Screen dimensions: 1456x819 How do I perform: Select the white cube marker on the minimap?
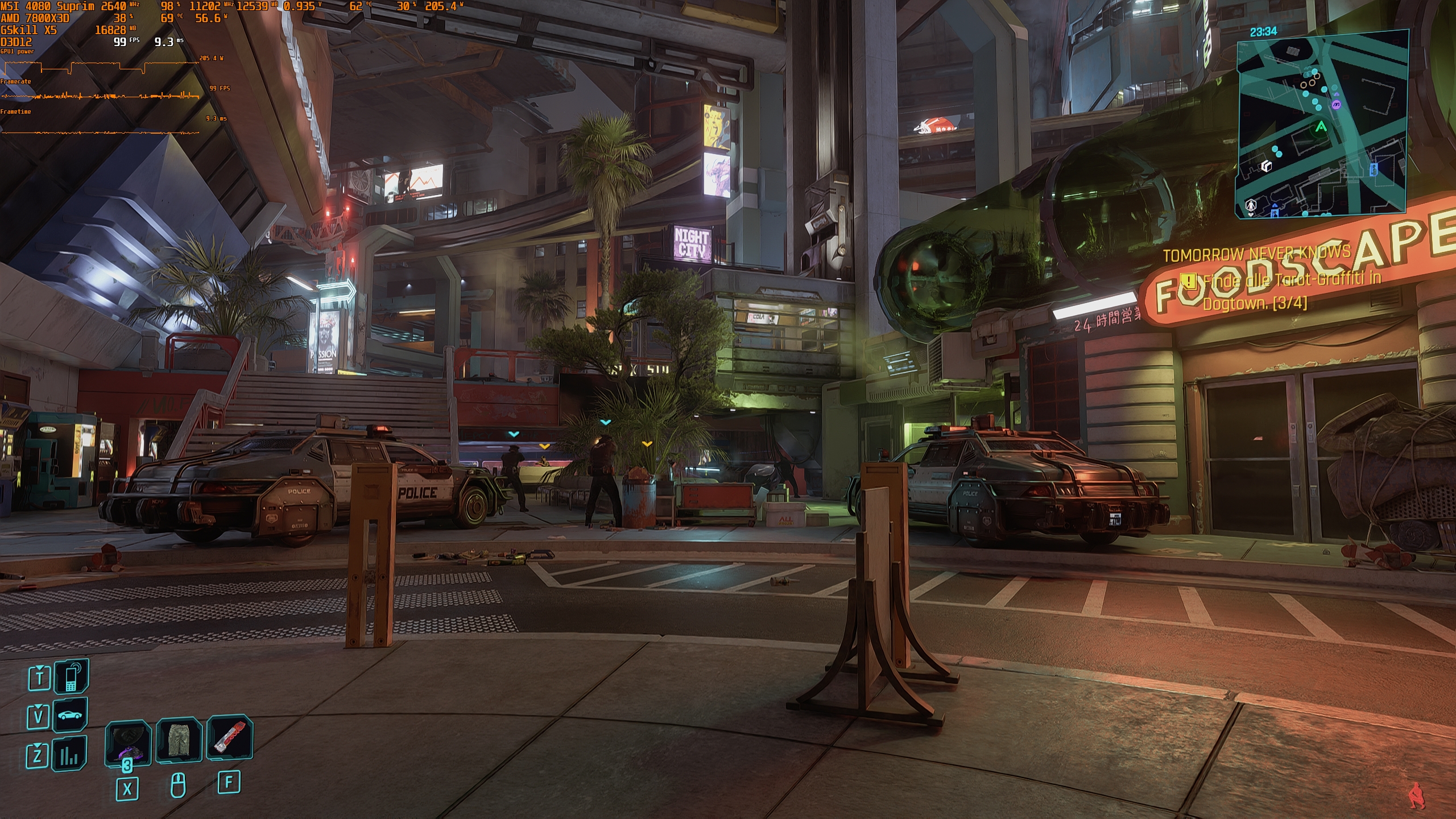[1267, 166]
